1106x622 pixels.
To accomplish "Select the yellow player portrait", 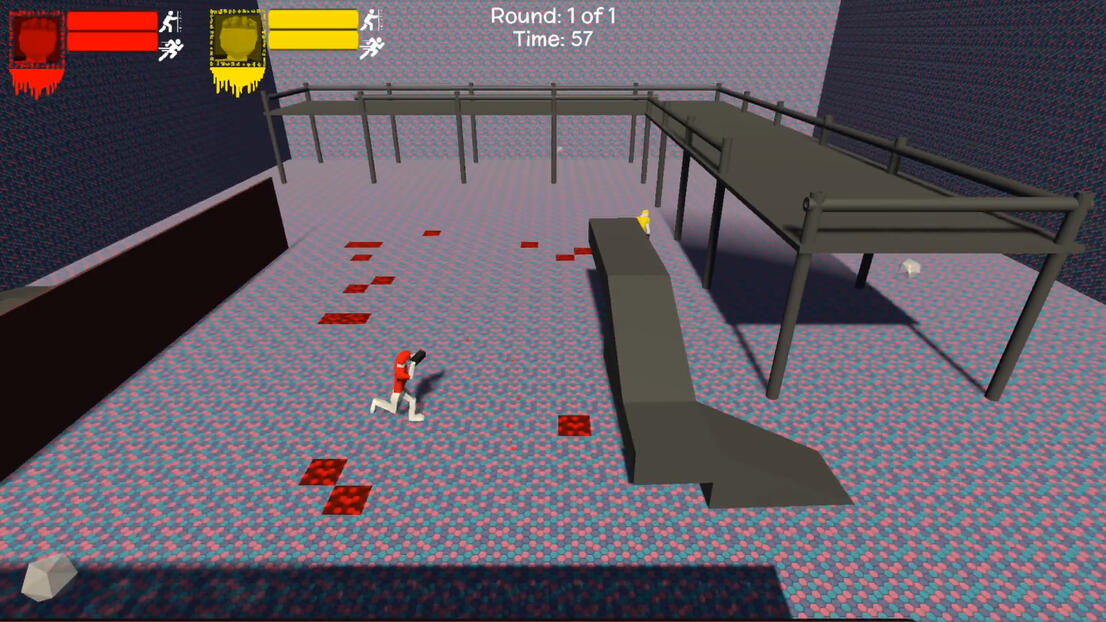I will tap(237, 40).
